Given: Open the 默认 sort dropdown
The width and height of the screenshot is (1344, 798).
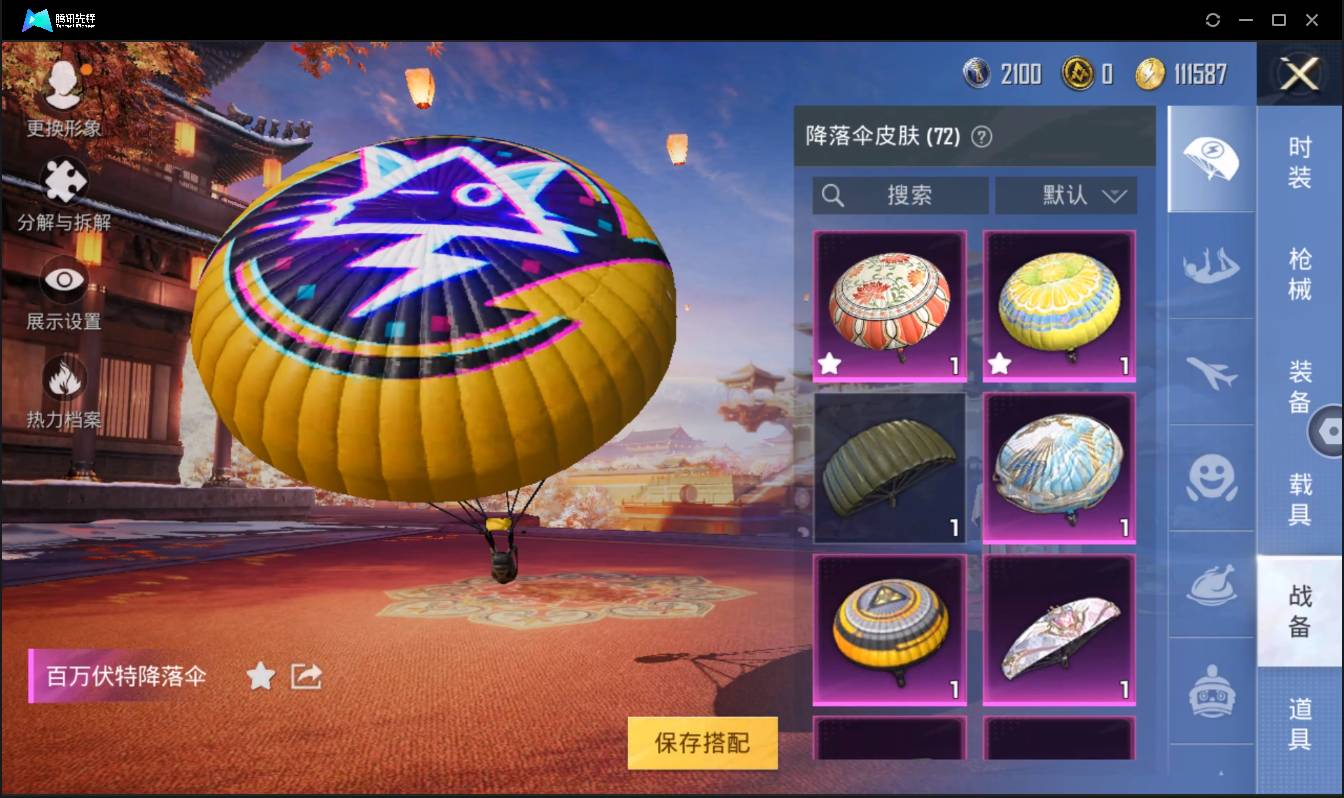Looking at the screenshot, I should [x=1066, y=196].
